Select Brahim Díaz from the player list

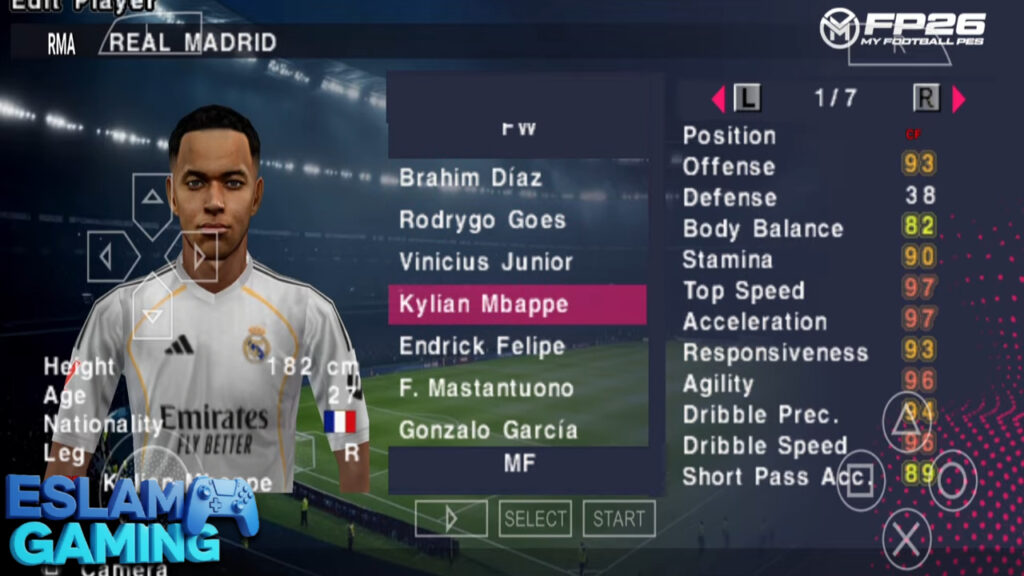point(471,178)
